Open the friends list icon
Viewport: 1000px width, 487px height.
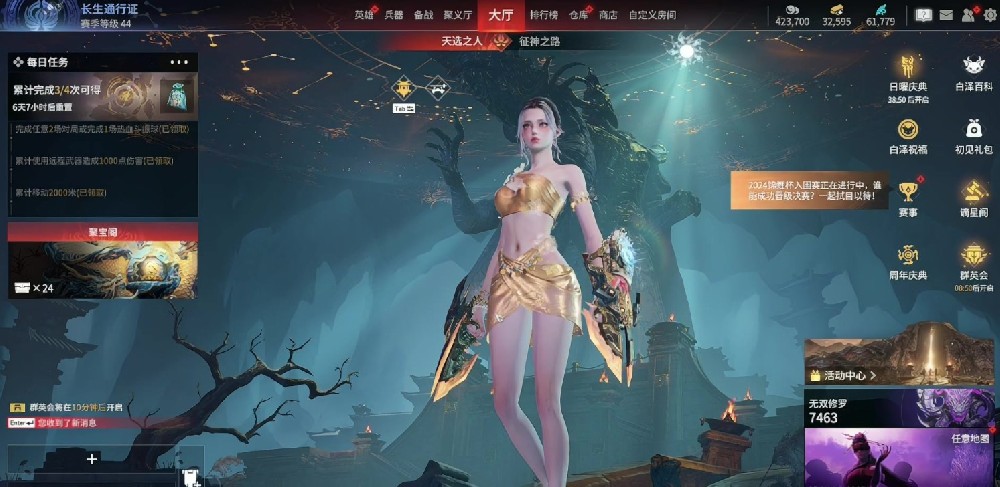pos(968,15)
